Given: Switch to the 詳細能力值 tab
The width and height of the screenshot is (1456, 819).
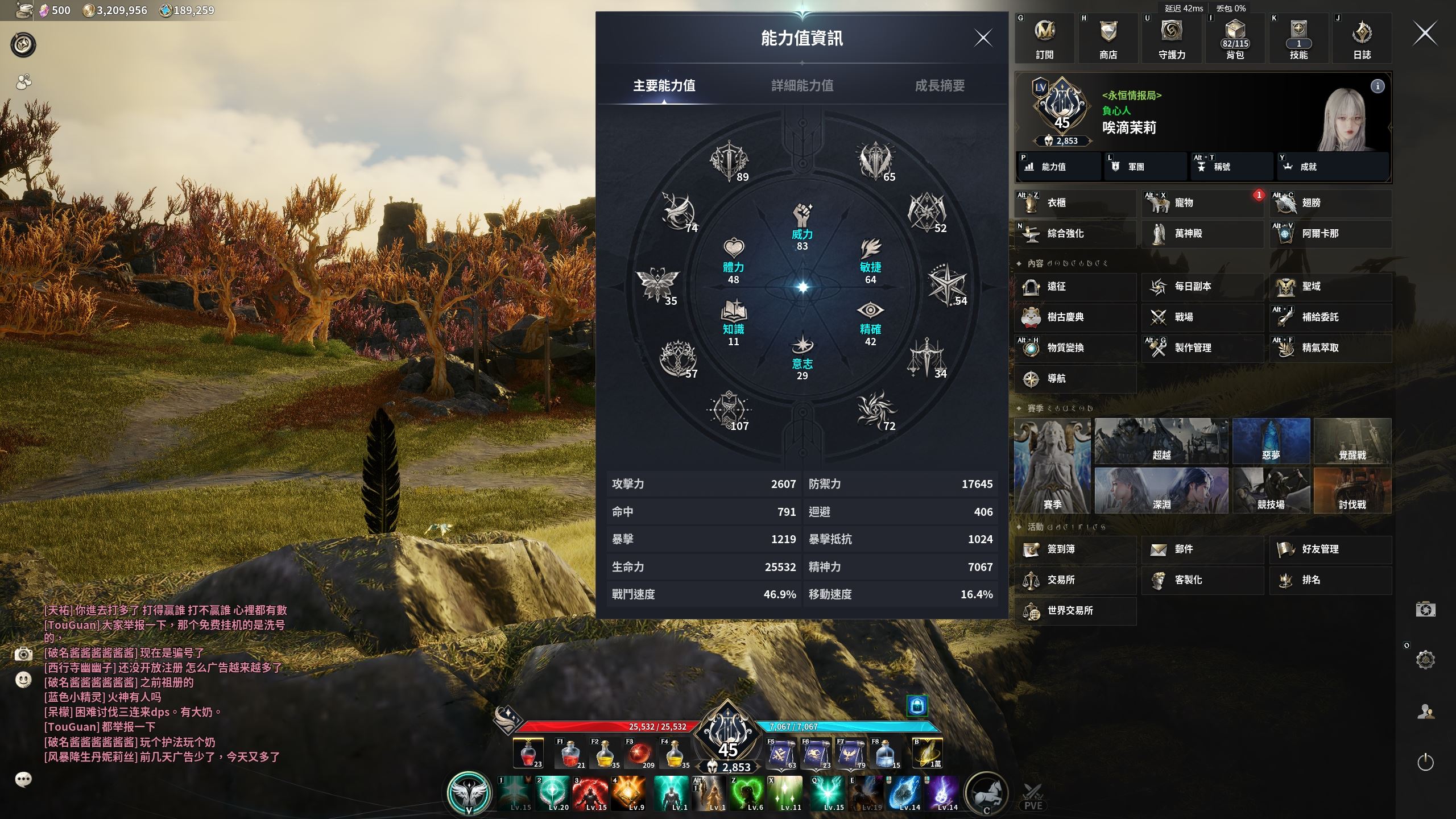Looking at the screenshot, I should click(802, 85).
